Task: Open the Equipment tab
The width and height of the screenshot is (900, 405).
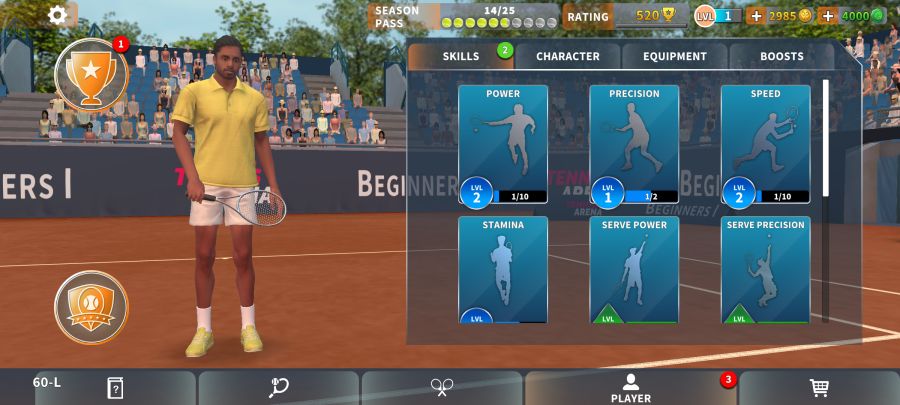Action: point(675,56)
